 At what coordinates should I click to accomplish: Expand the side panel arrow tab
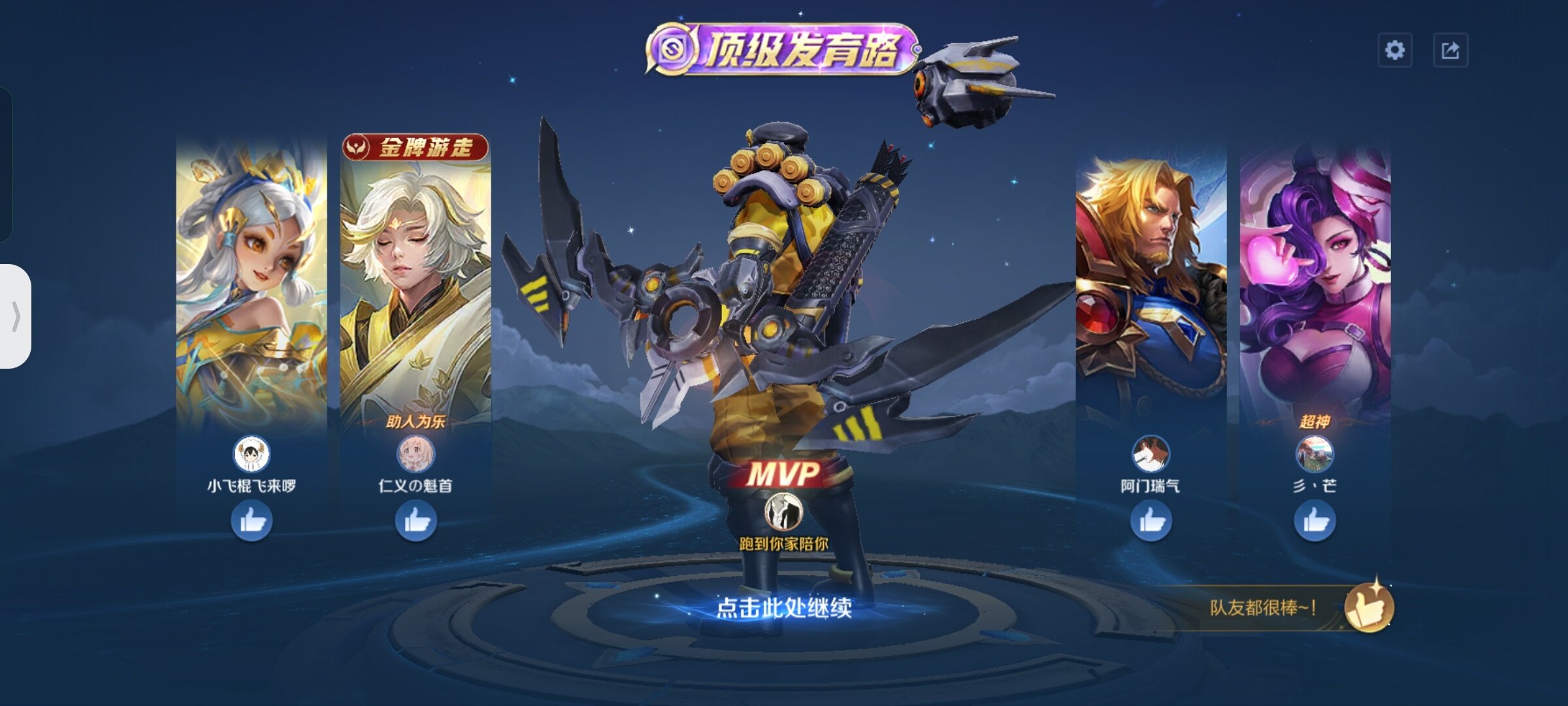pyautogui.click(x=16, y=316)
